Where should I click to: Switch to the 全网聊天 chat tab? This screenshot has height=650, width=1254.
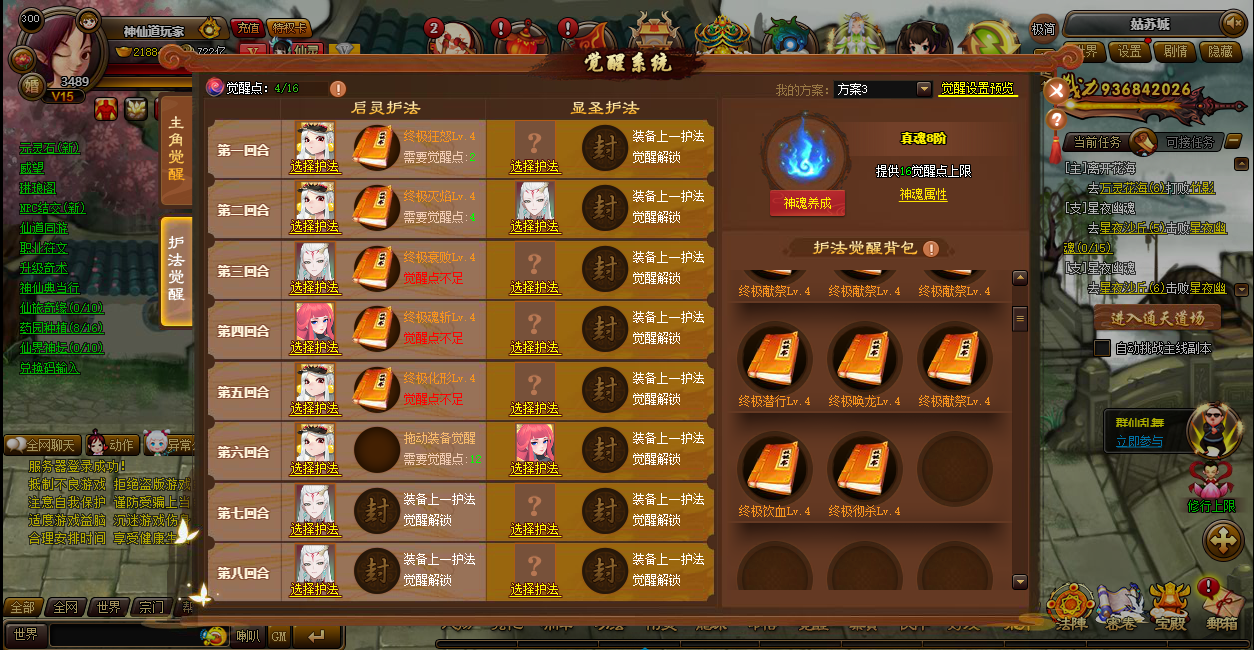[x=43, y=444]
